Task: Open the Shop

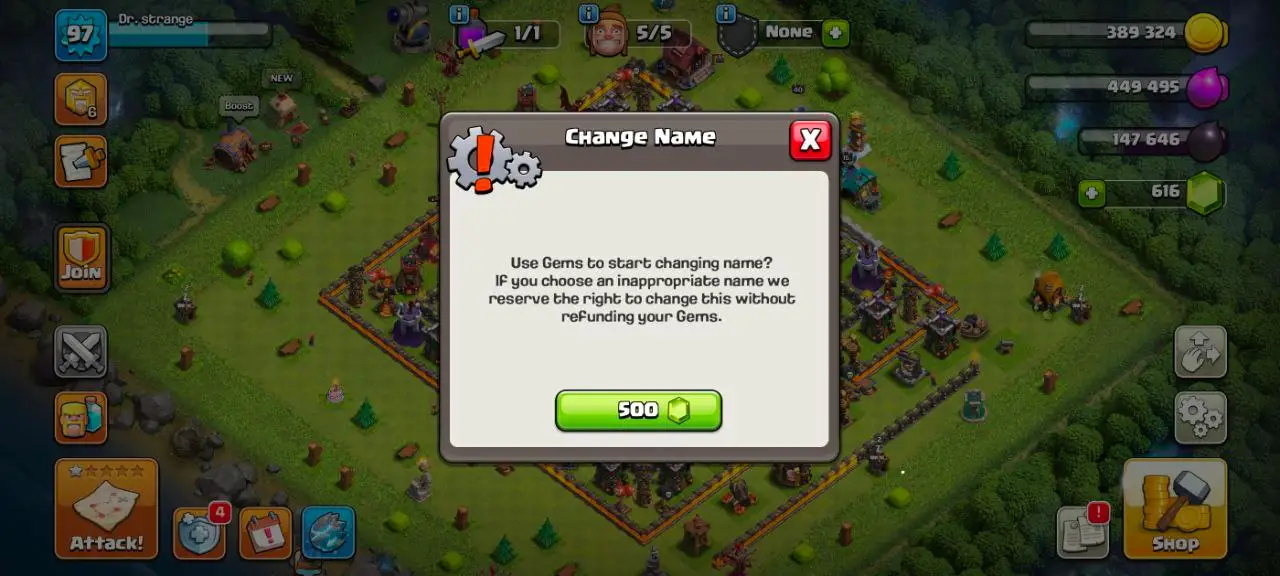Action: (1175, 508)
